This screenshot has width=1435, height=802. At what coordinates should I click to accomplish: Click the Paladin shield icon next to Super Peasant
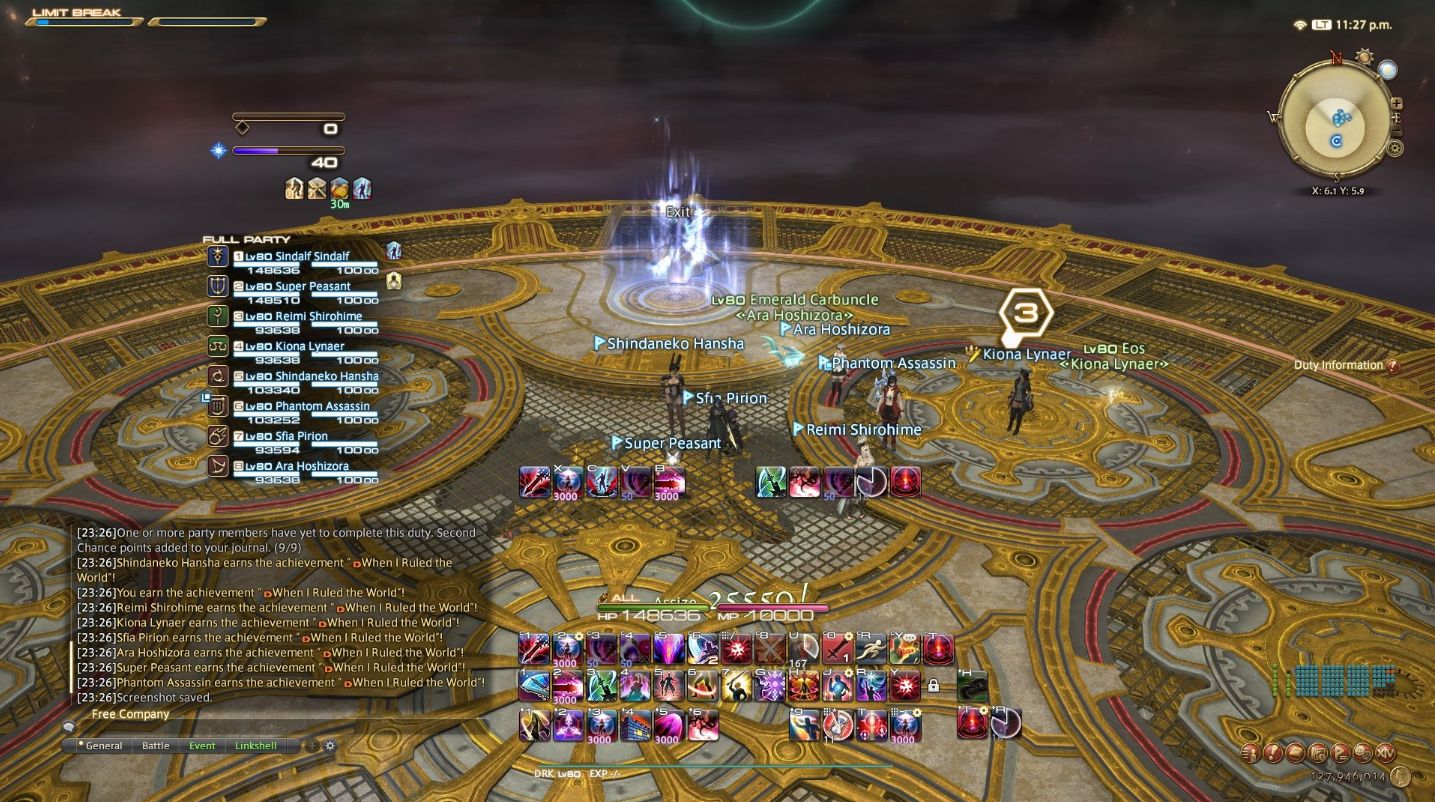pos(220,286)
